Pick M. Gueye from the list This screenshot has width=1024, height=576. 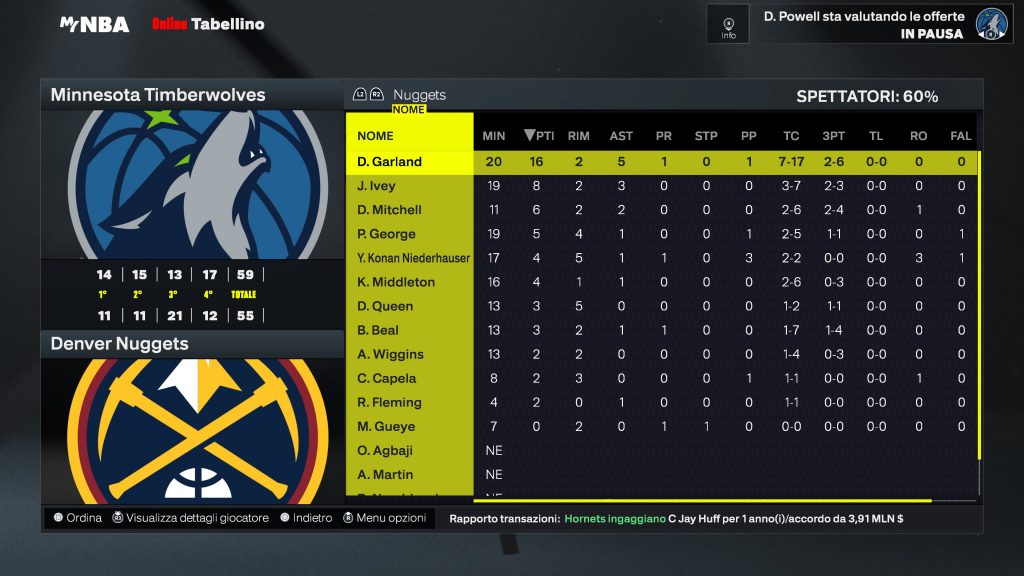point(386,426)
